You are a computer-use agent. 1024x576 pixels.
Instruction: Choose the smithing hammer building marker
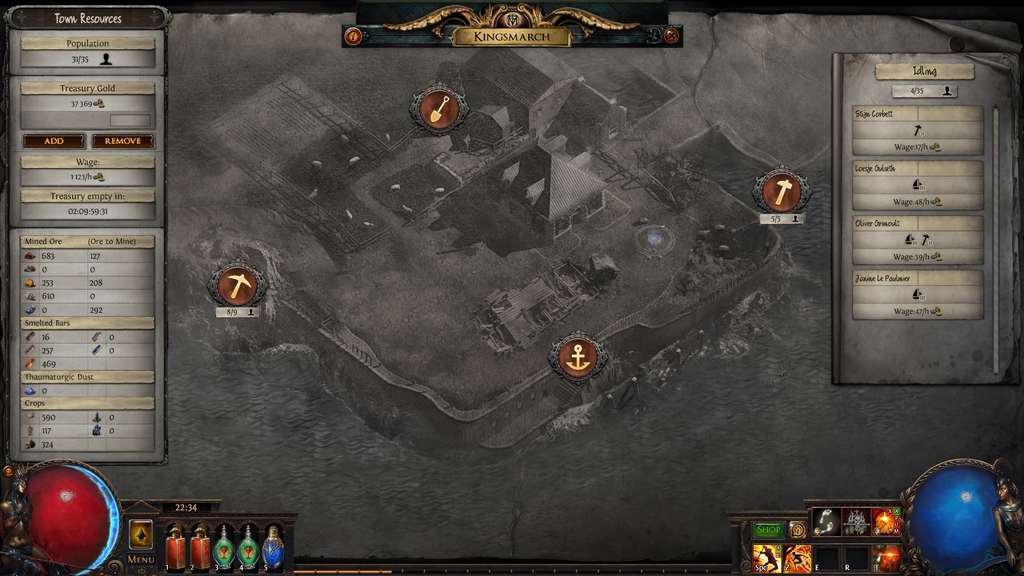781,192
